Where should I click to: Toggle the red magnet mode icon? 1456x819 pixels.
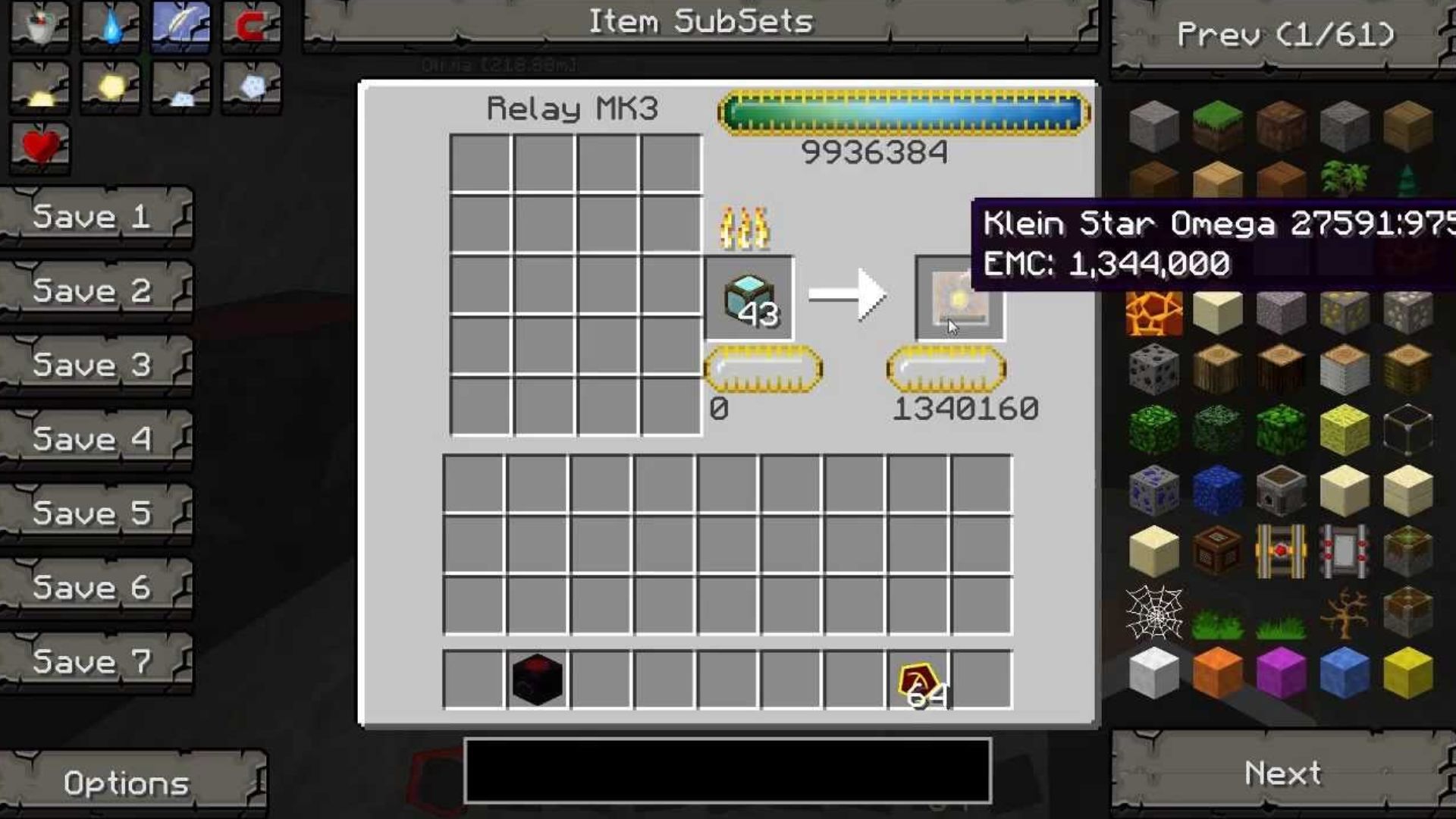[252, 26]
